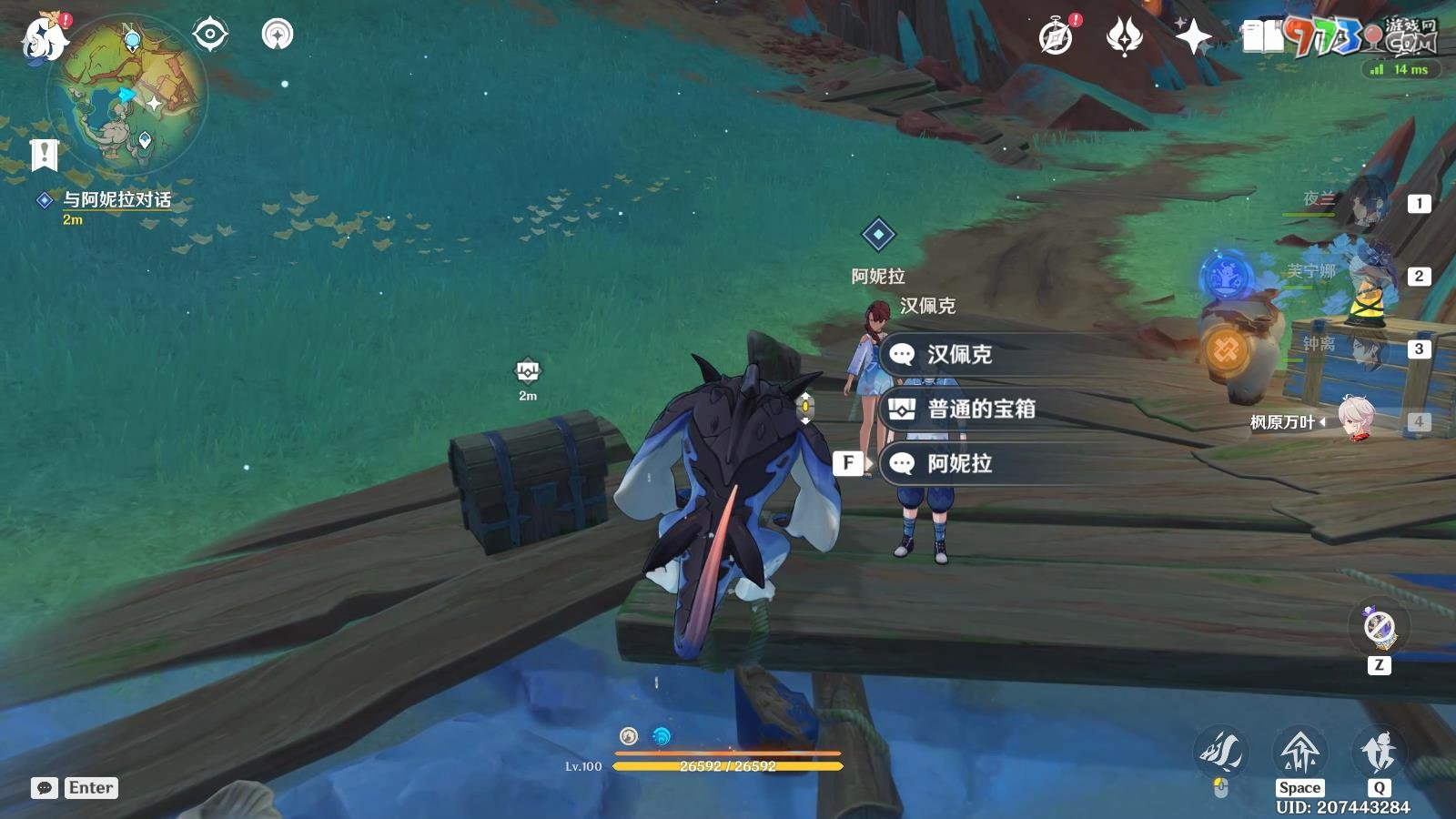Select the 与阿妮拉对话 quest tracker
This screenshot has width=1456, height=819.
click(x=116, y=199)
